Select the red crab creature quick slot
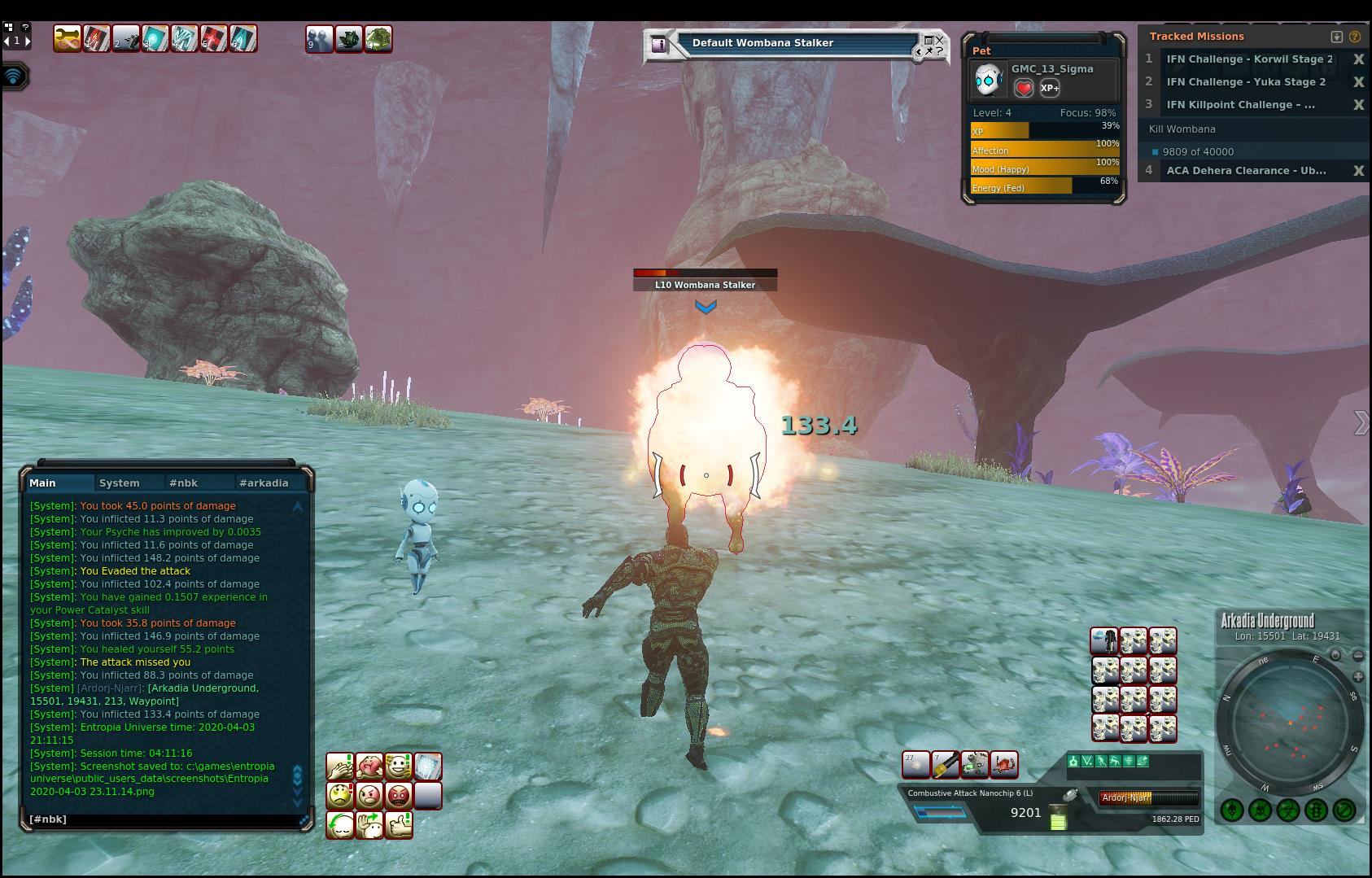Viewport: 1372px width, 878px height. tap(1004, 764)
